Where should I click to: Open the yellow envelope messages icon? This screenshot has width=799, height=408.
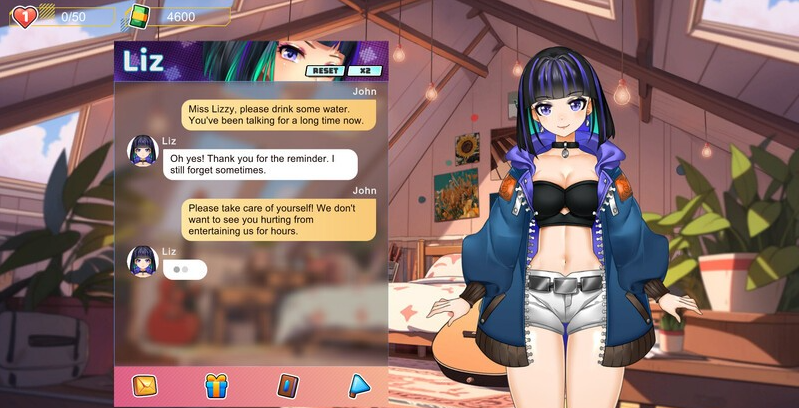pyautogui.click(x=145, y=385)
